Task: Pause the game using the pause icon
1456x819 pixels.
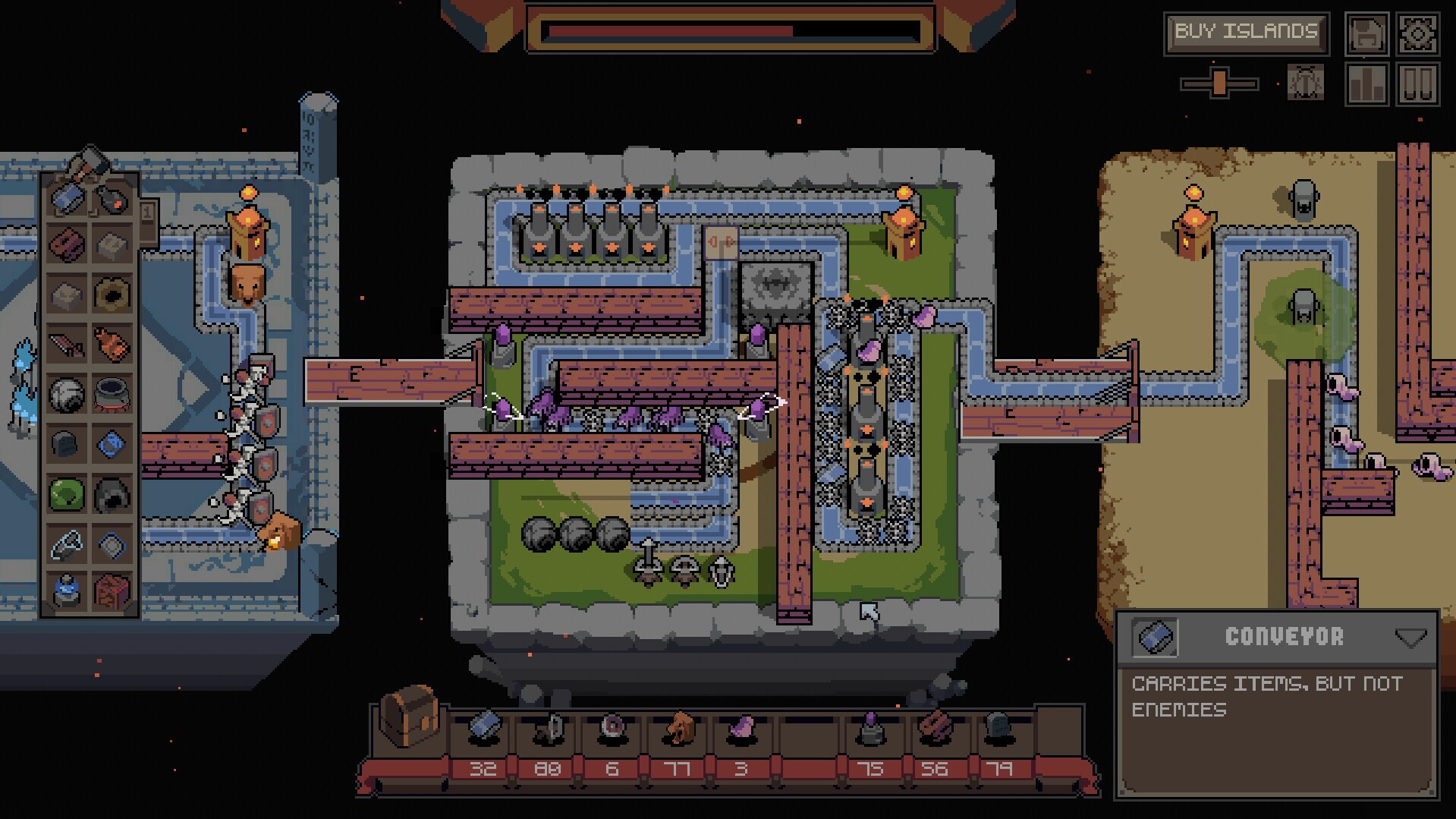Action: click(x=1421, y=83)
